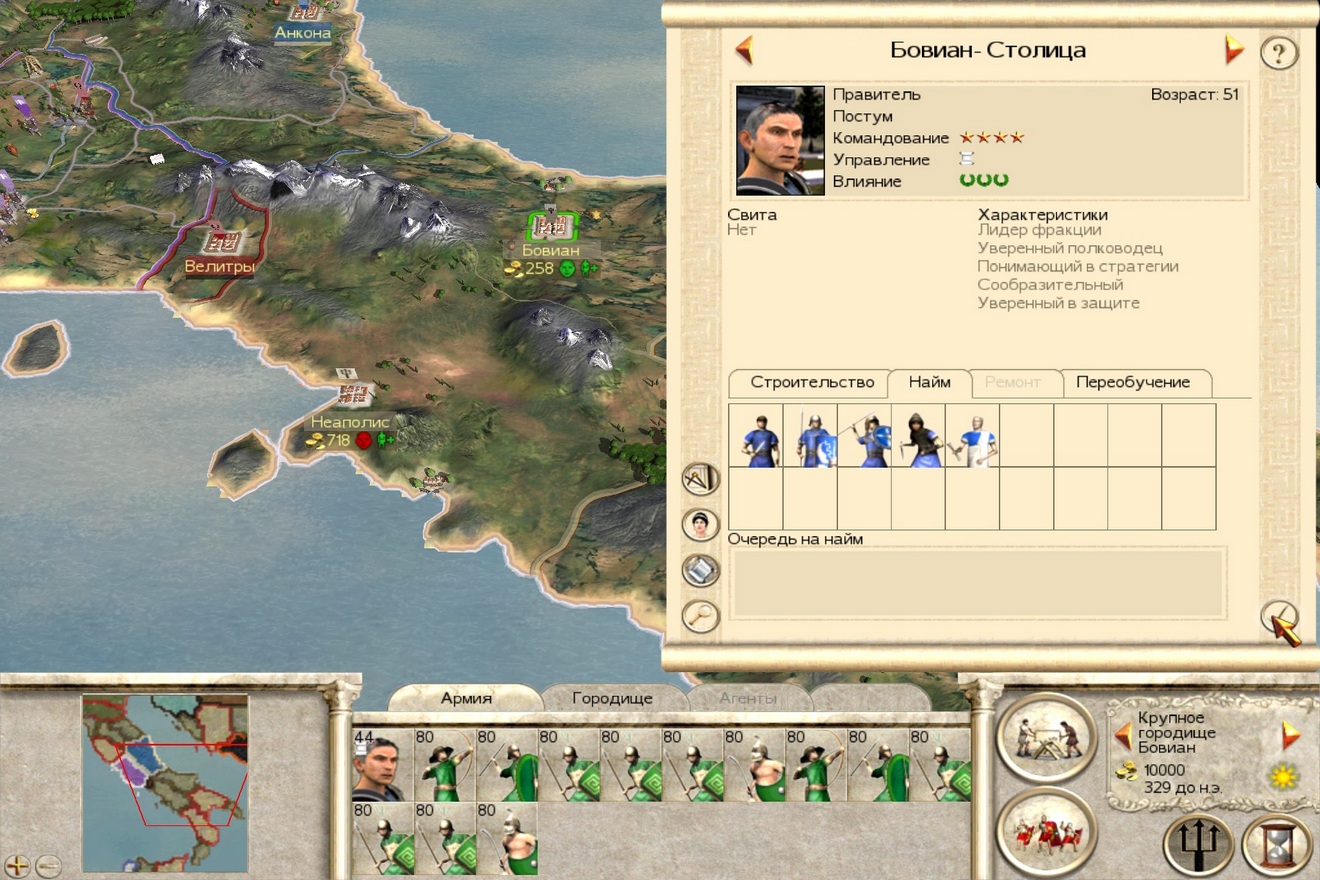Viewport: 1320px width, 880px height.
Task: Open the Переобучение tab
Action: tap(1132, 383)
